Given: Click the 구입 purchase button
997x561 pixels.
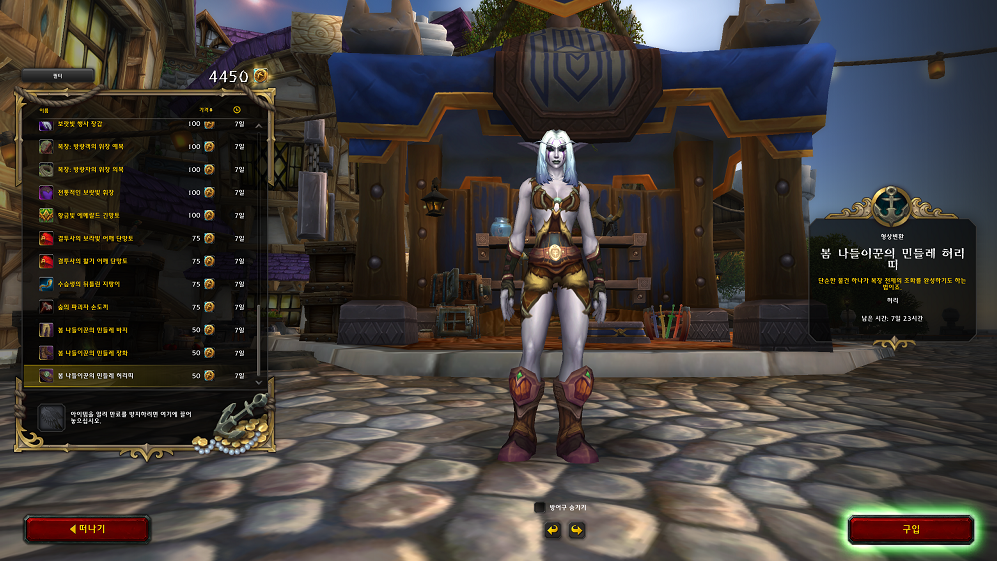Looking at the screenshot, I should (x=910, y=529).
